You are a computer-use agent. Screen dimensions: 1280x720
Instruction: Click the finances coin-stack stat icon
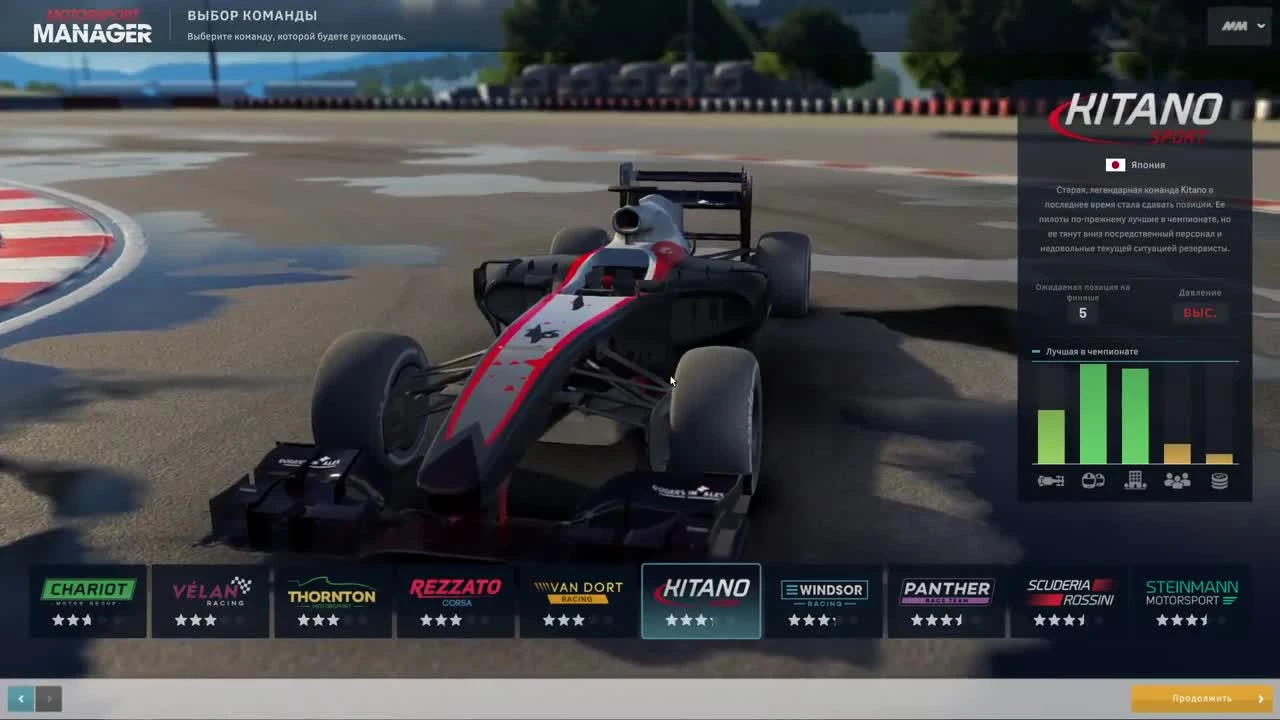tap(1221, 480)
